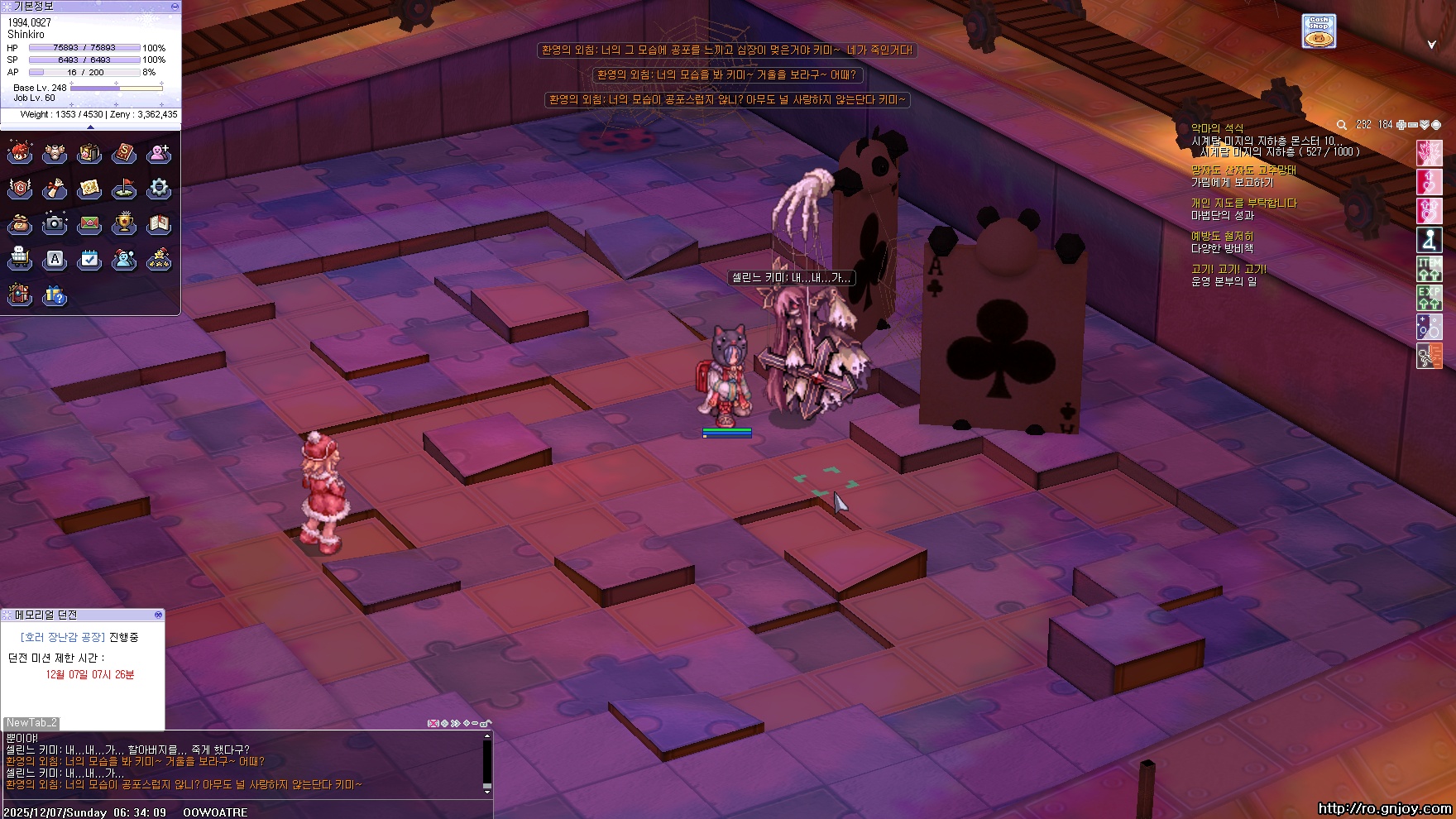Minimize the basic info window
The height and width of the screenshot is (819, 1456).
coord(175,6)
